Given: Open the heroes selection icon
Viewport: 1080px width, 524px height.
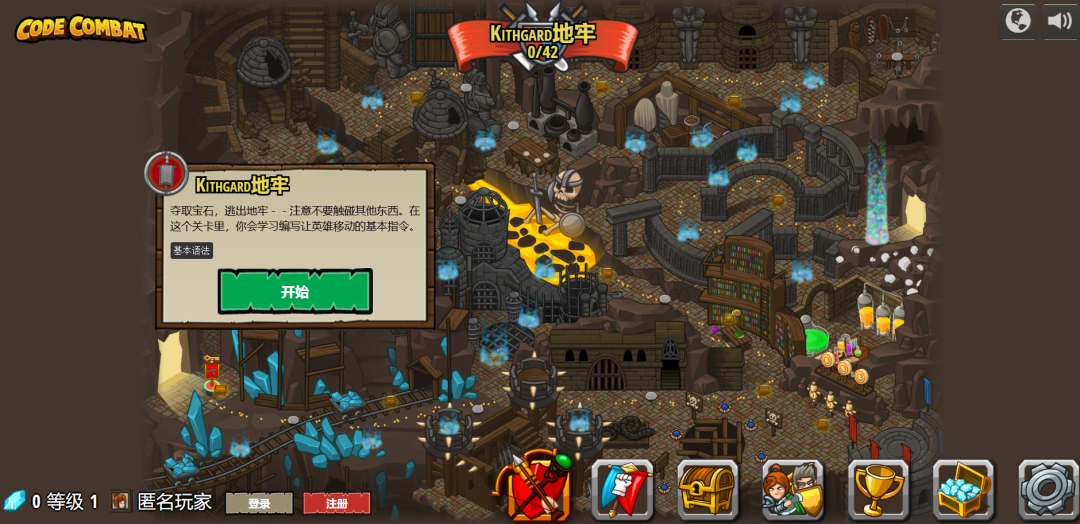Looking at the screenshot, I should click(793, 489).
